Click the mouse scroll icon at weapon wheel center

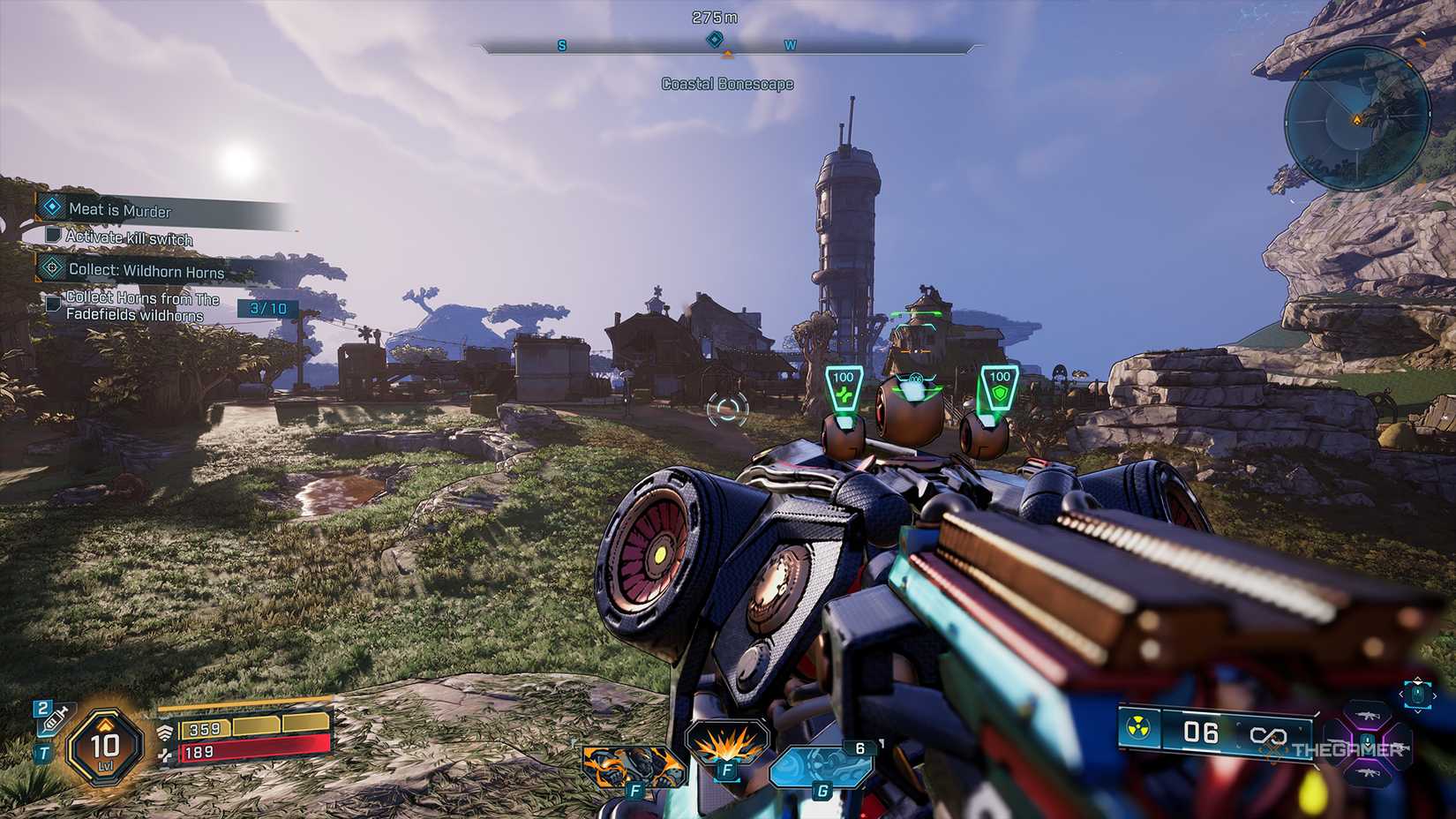click(1368, 744)
